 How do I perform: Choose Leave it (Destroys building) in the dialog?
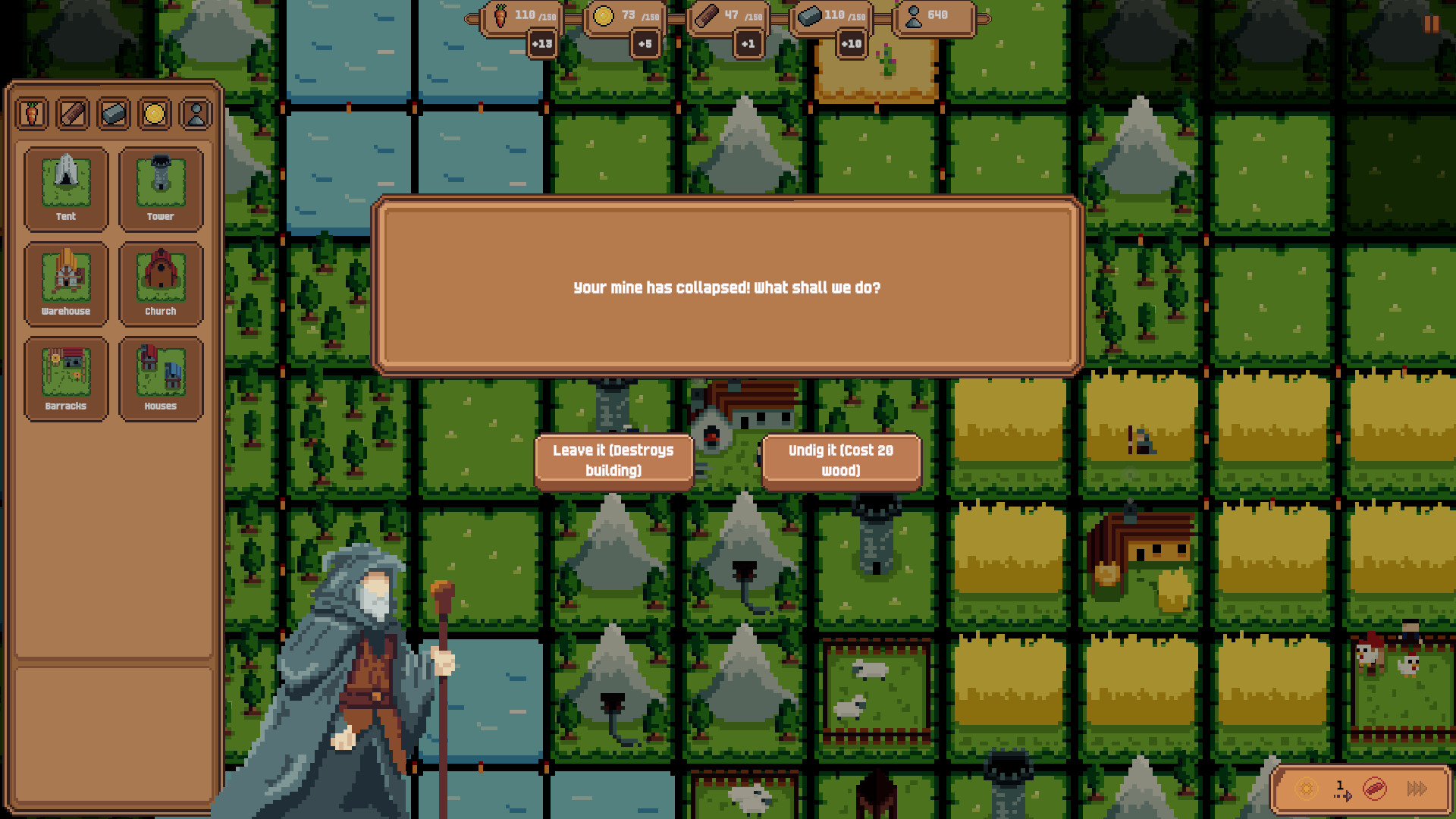614,459
